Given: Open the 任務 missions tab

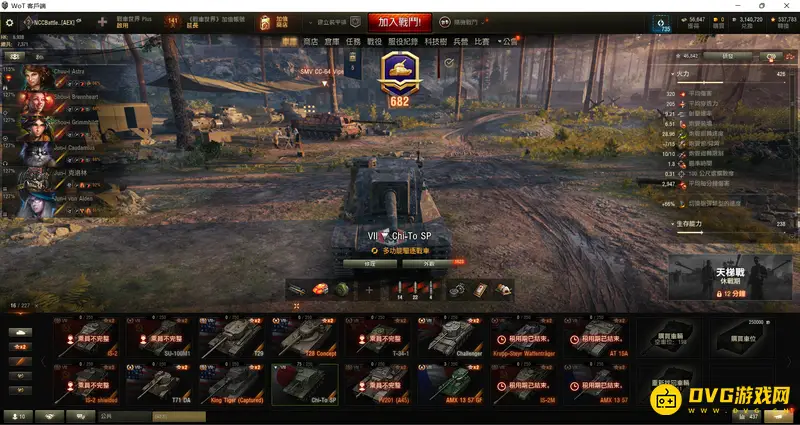Looking at the screenshot, I should point(353,42).
